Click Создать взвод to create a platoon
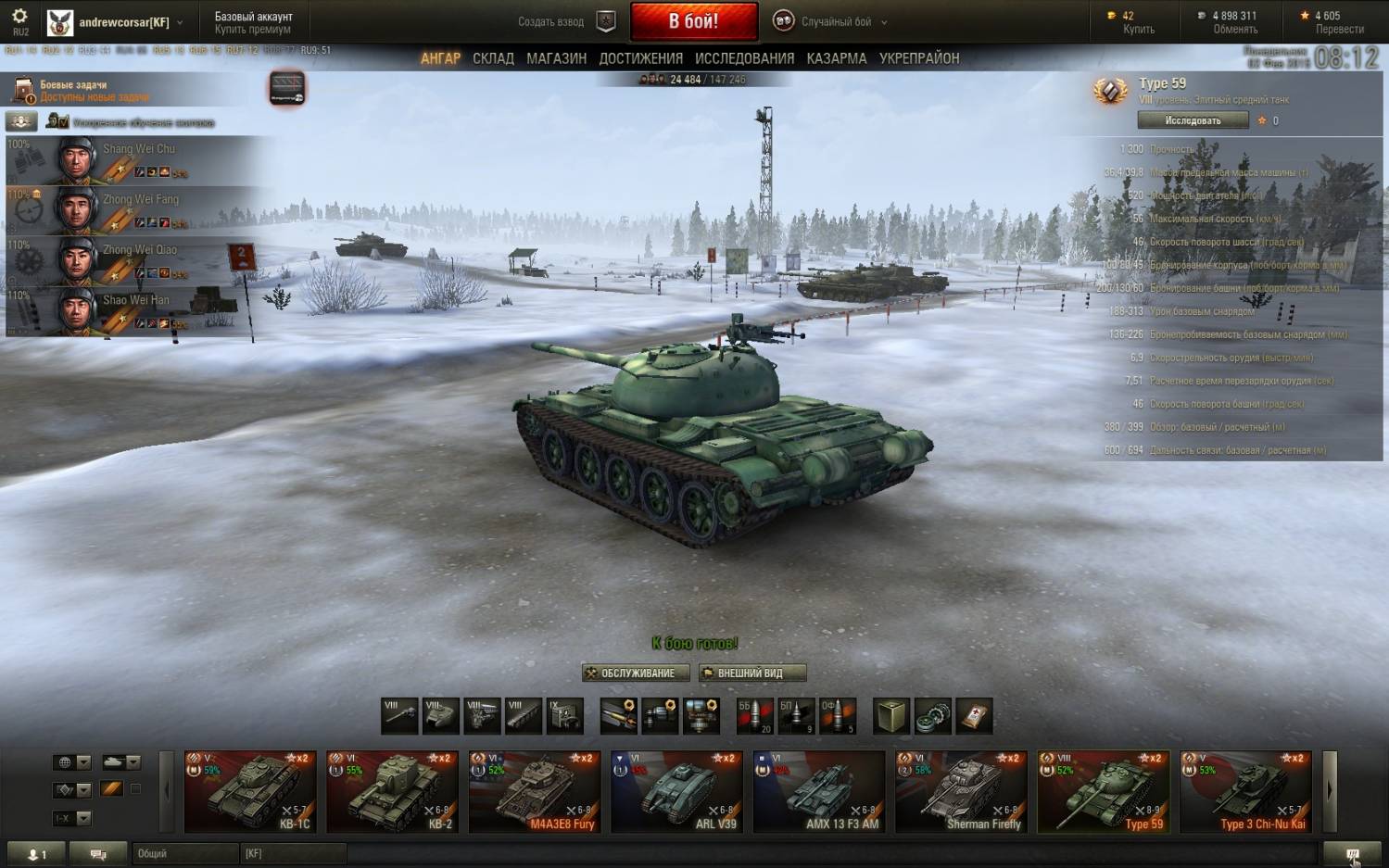 point(563,21)
